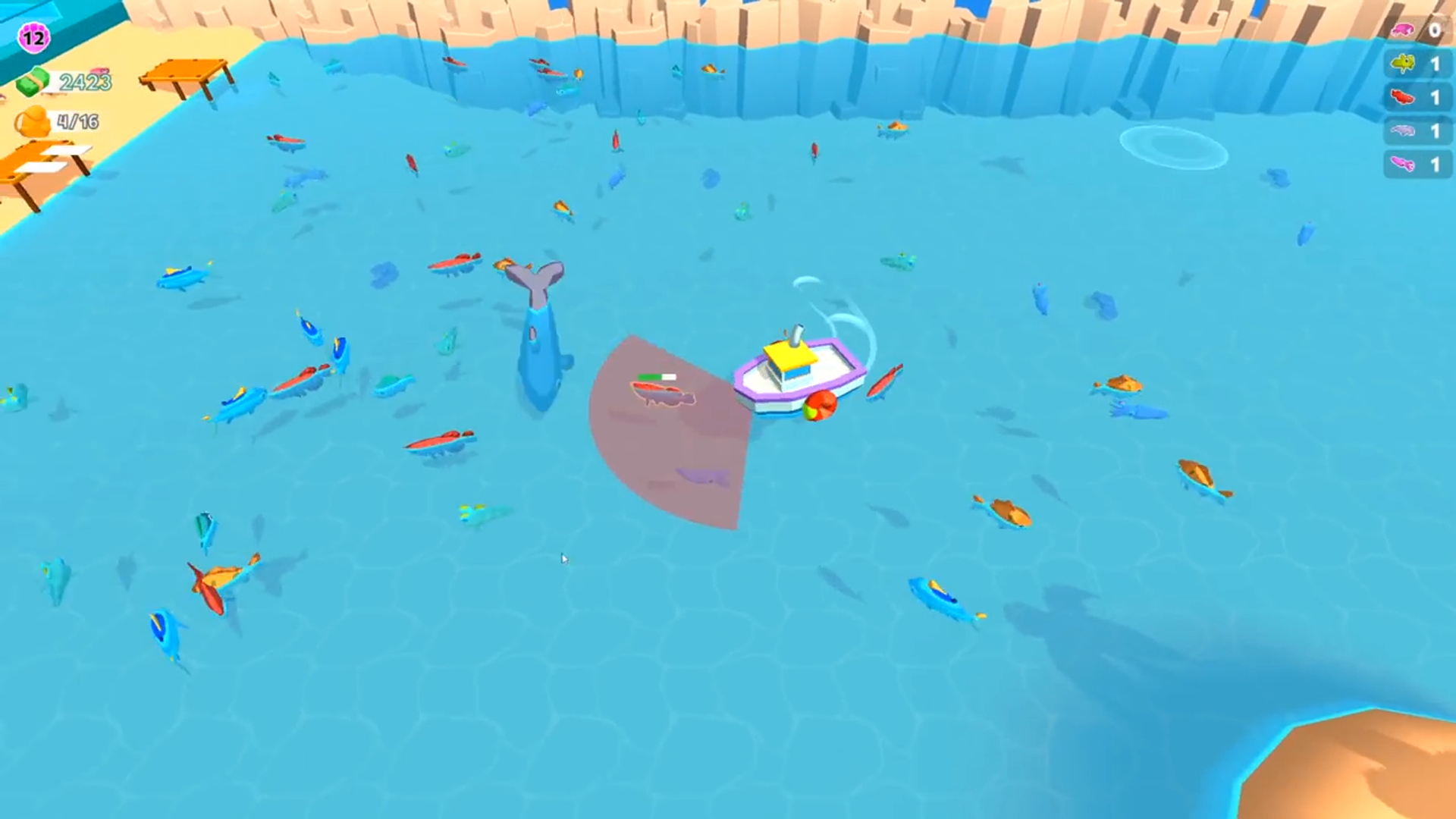1456x819 pixels.
Task: Click the pink shell level 12 badge
Action: [33, 36]
